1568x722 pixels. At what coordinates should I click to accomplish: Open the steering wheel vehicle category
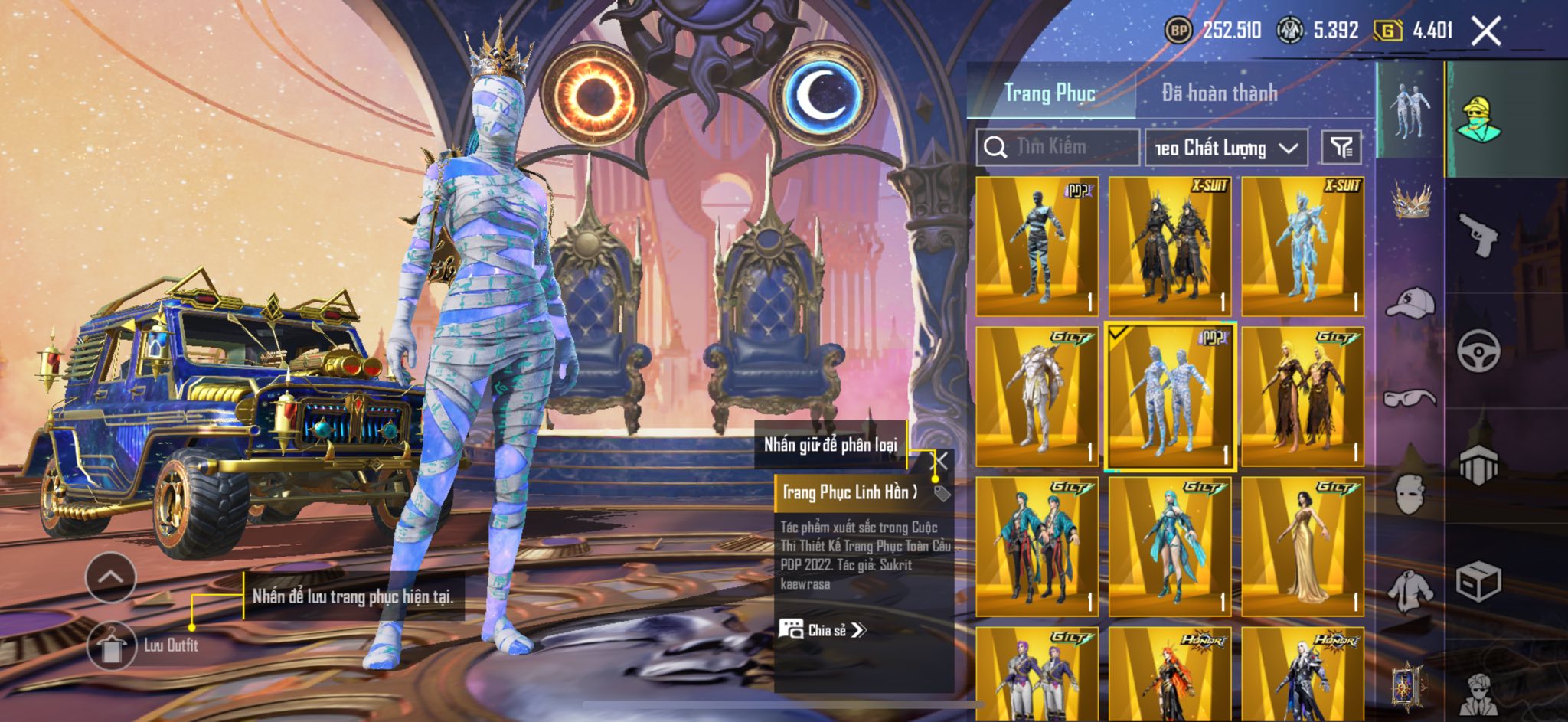pyautogui.click(x=1478, y=351)
